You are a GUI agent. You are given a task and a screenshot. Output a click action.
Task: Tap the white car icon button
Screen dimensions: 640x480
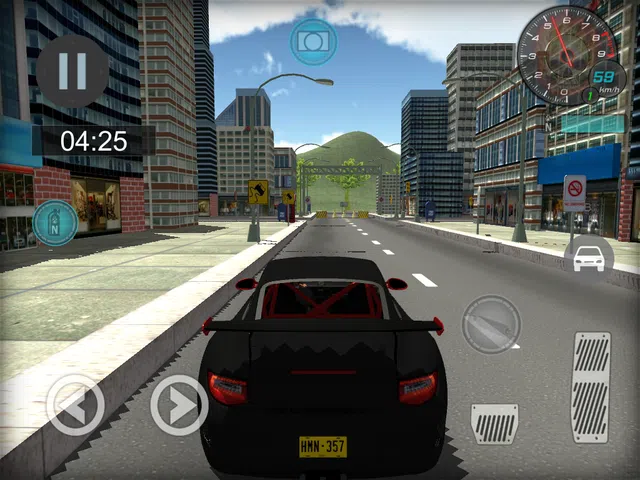(589, 257)
